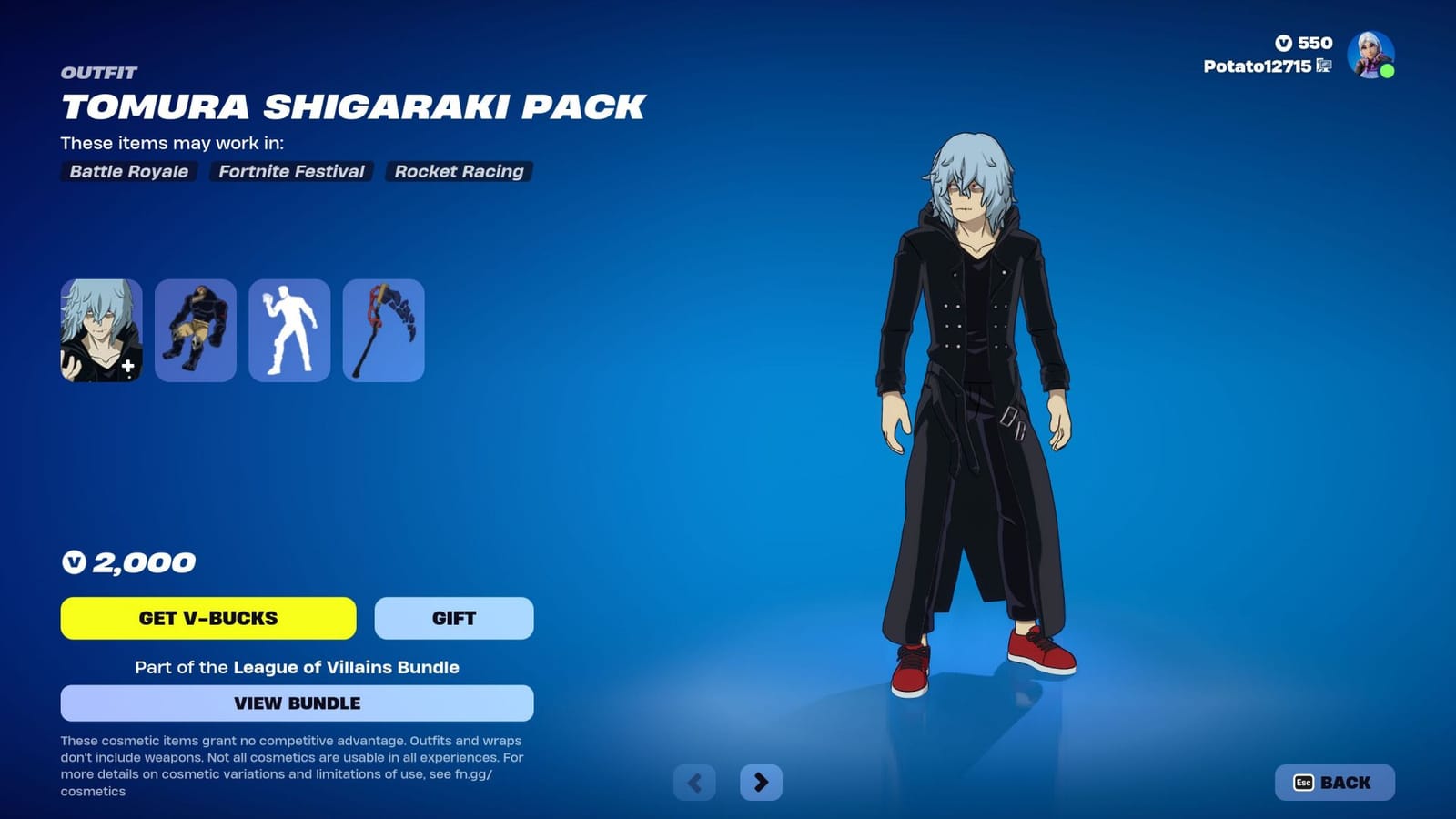Click the platform icon beside Potato12715
This screenshot has width=1456, height=819.
click(x=1324, y=66)
